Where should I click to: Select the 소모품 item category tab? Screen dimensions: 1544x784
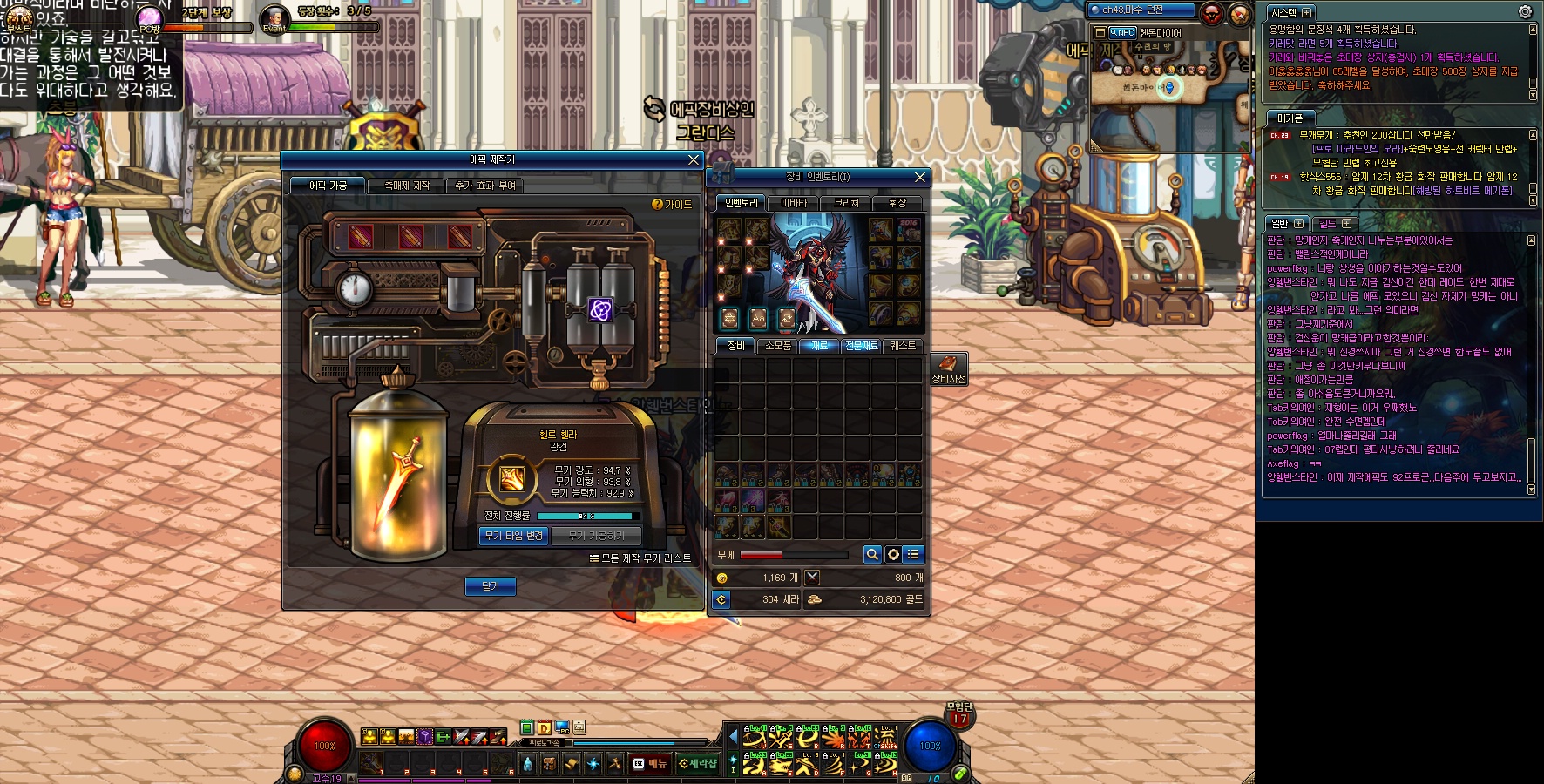point(778,346)
